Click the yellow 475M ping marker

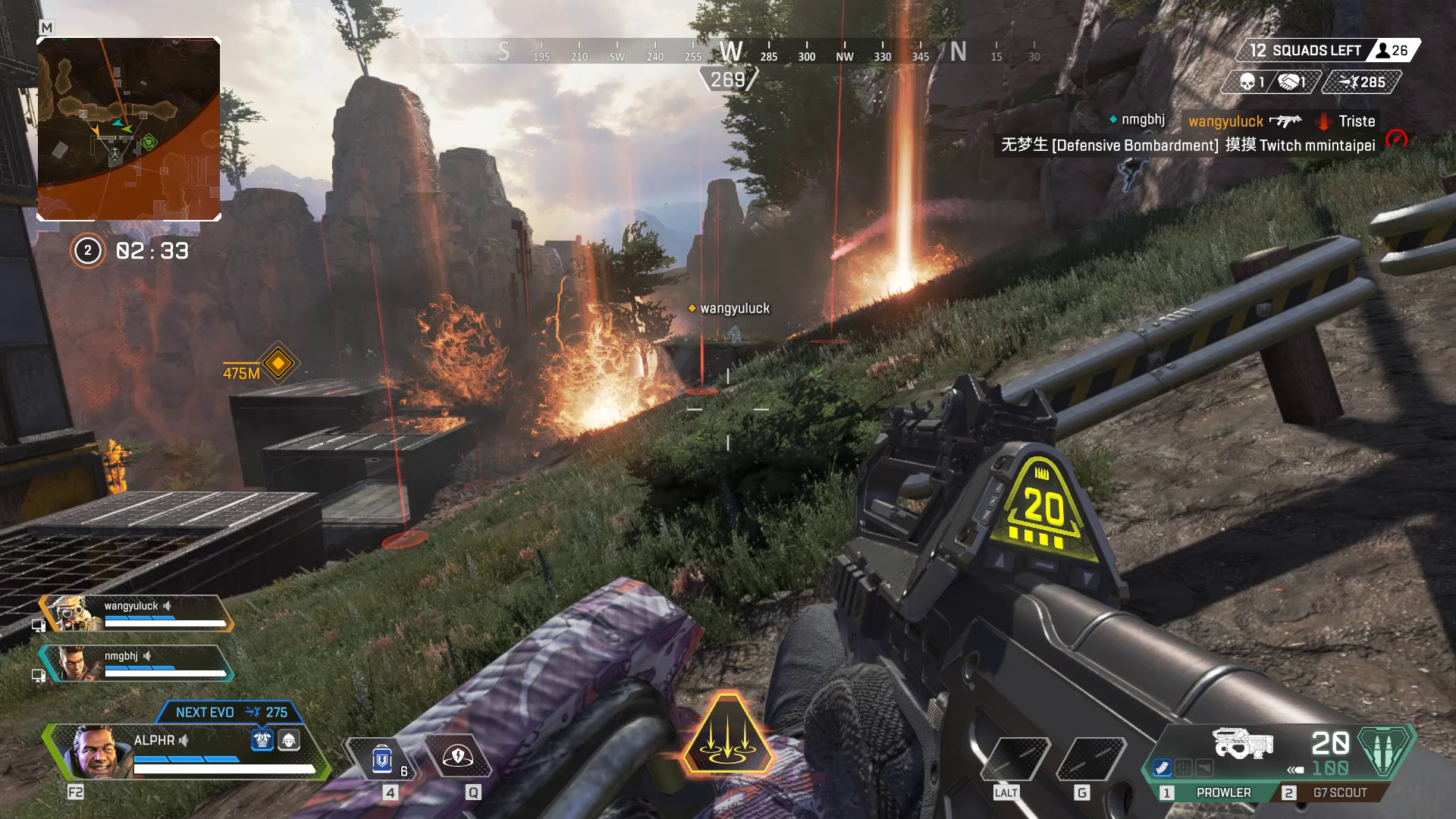coord(278,364)
